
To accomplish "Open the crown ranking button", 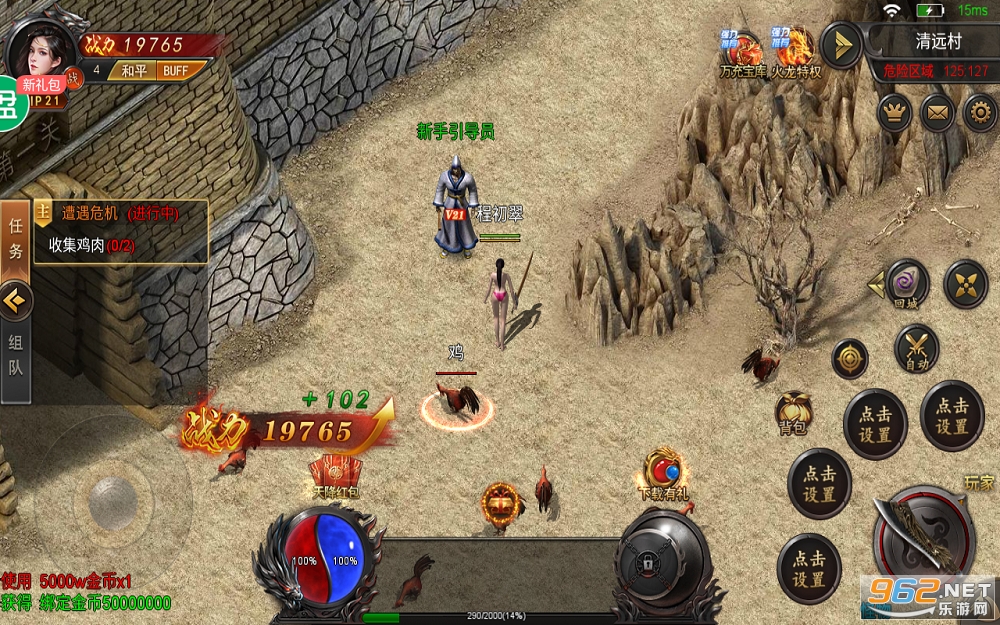I will click(894, 112).
